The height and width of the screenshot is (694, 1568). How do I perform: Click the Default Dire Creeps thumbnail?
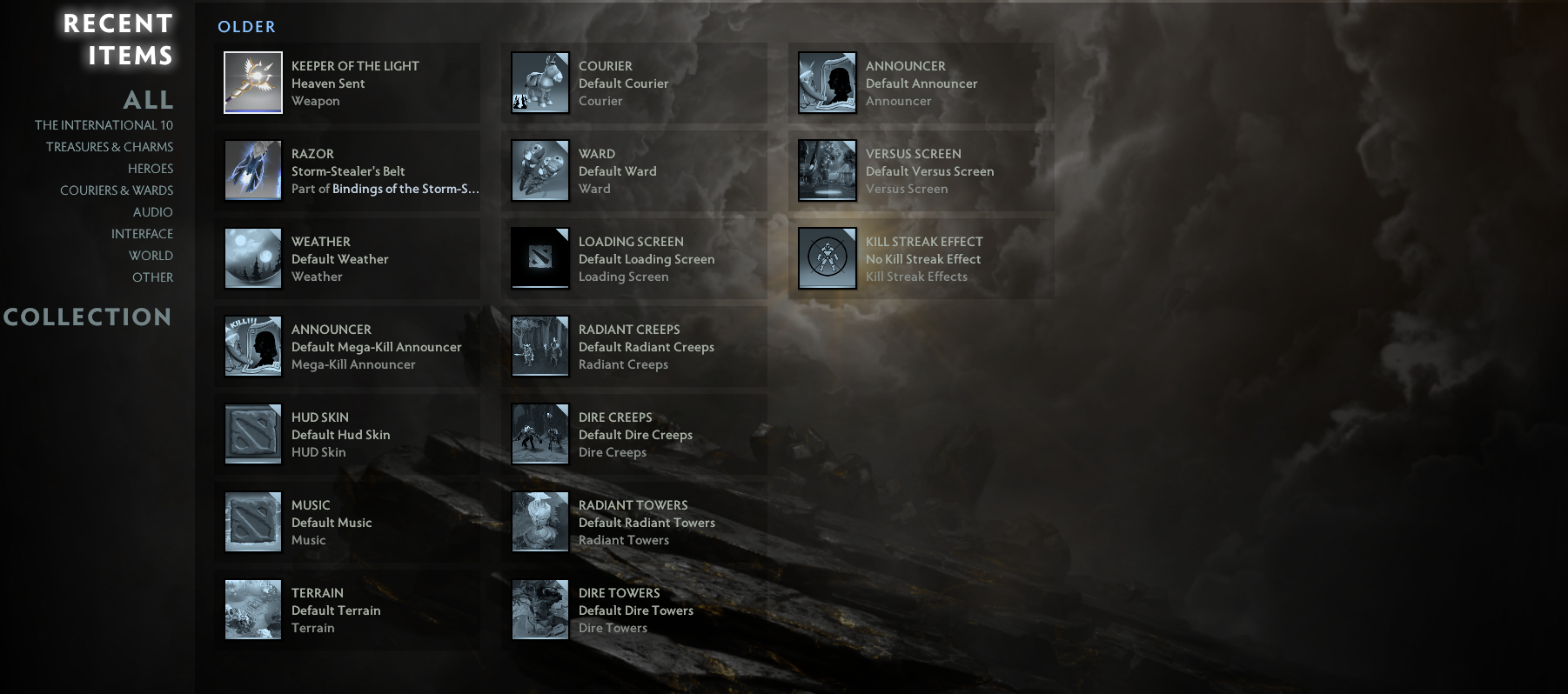tap(539, 434)
